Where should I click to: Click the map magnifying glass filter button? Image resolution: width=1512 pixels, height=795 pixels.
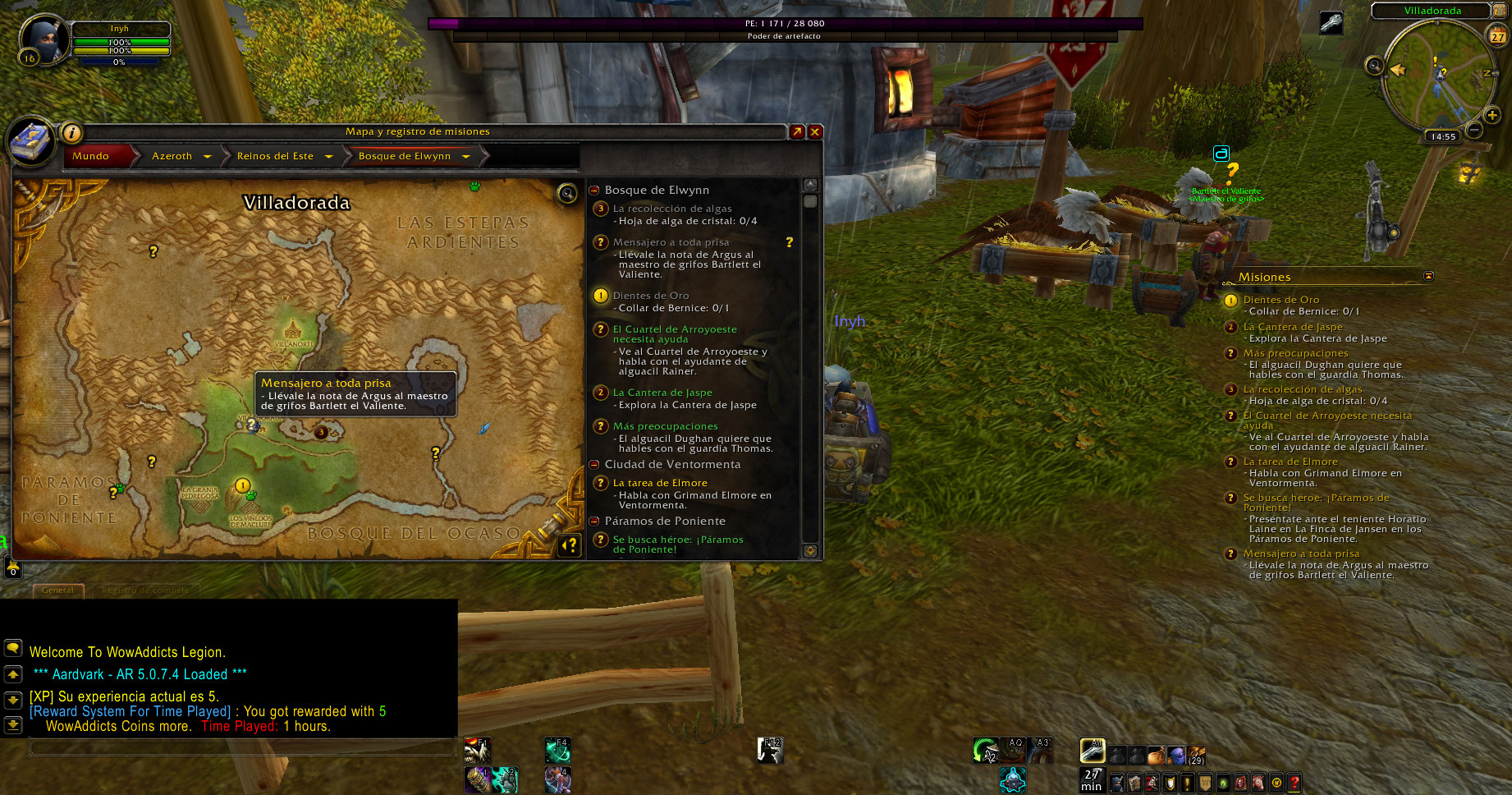[566, 193]
